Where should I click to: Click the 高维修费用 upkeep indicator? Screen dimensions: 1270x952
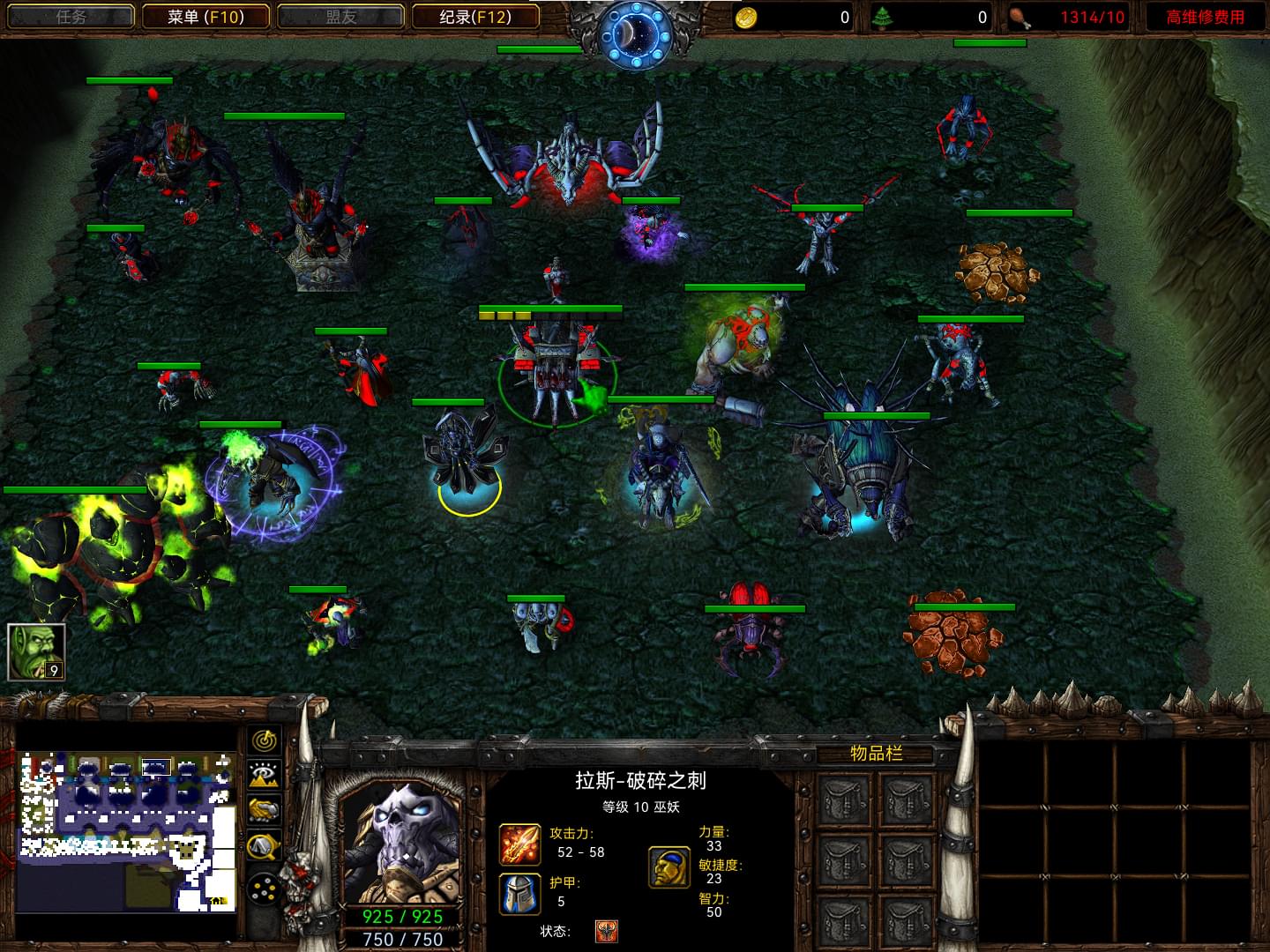click(1205, 17)
